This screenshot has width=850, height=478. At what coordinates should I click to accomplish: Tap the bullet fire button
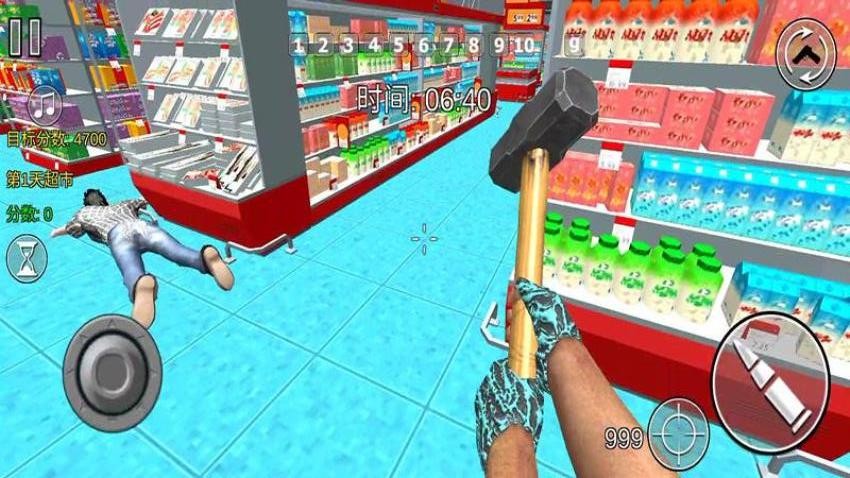766,378
